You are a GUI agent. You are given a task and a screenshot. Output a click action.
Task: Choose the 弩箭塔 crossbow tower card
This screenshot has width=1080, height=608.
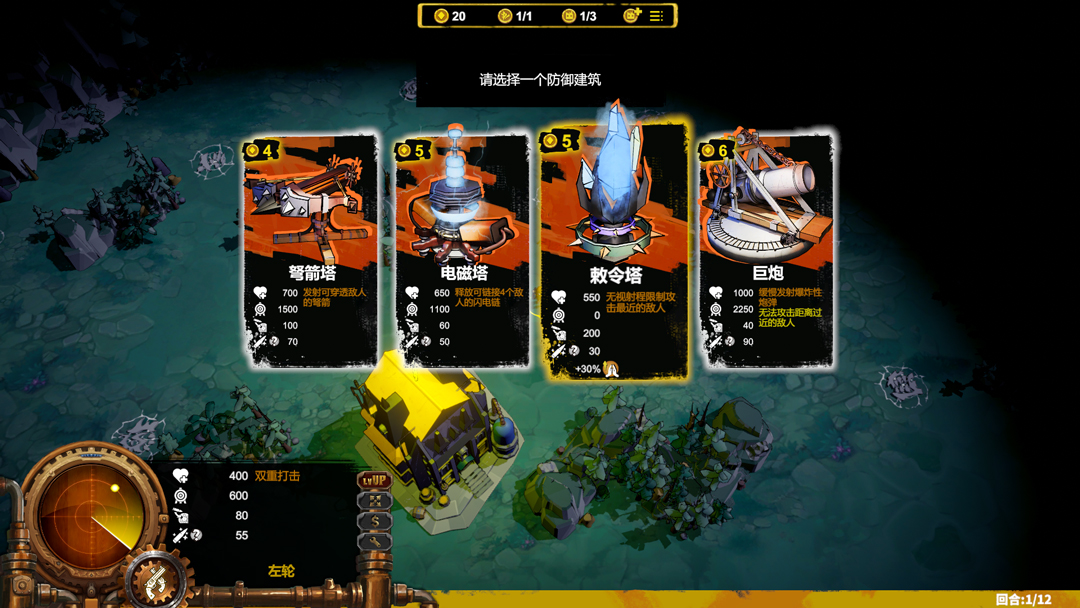(311, 250)
